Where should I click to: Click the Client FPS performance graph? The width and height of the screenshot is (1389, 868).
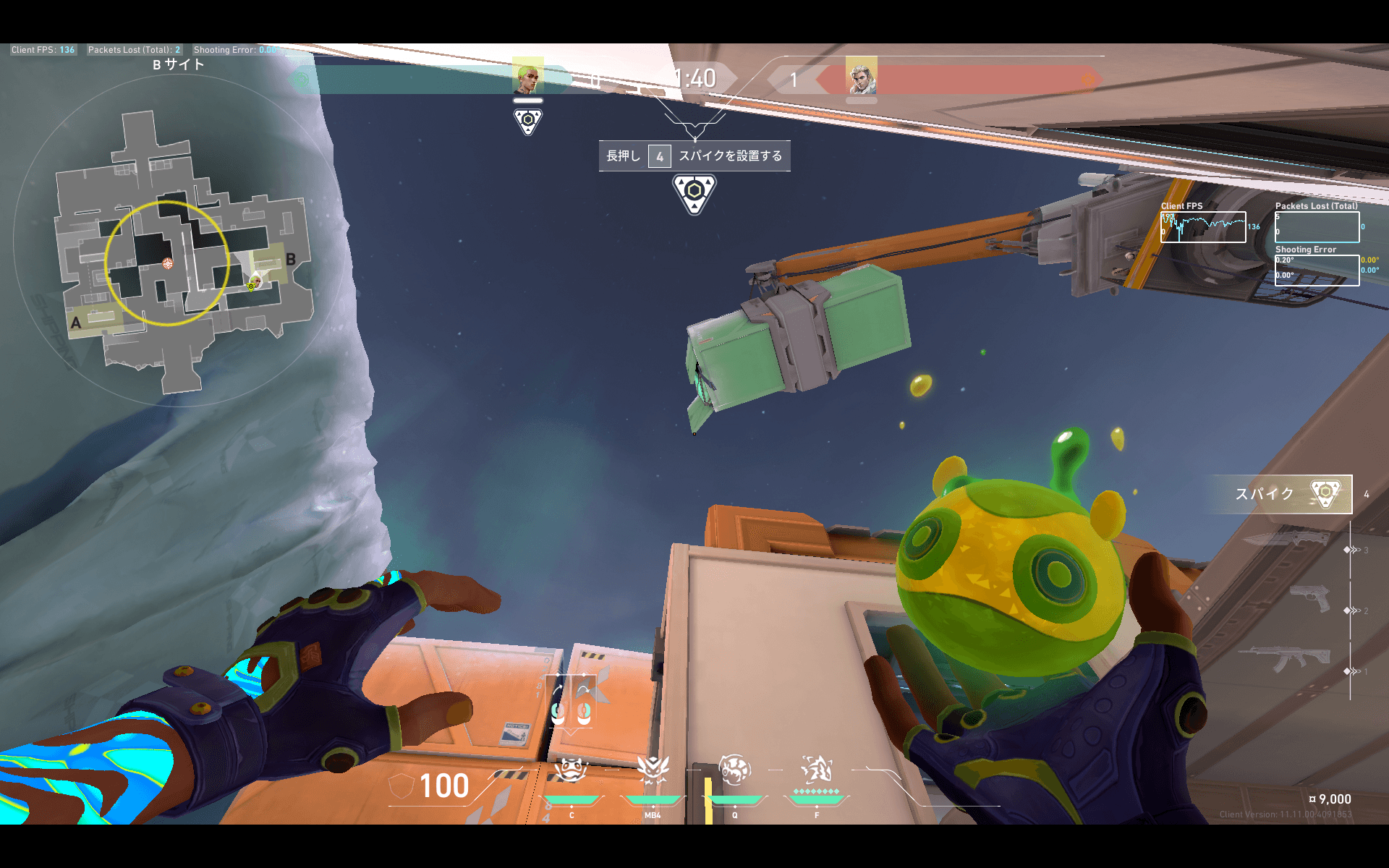(x=1203, y=227)
